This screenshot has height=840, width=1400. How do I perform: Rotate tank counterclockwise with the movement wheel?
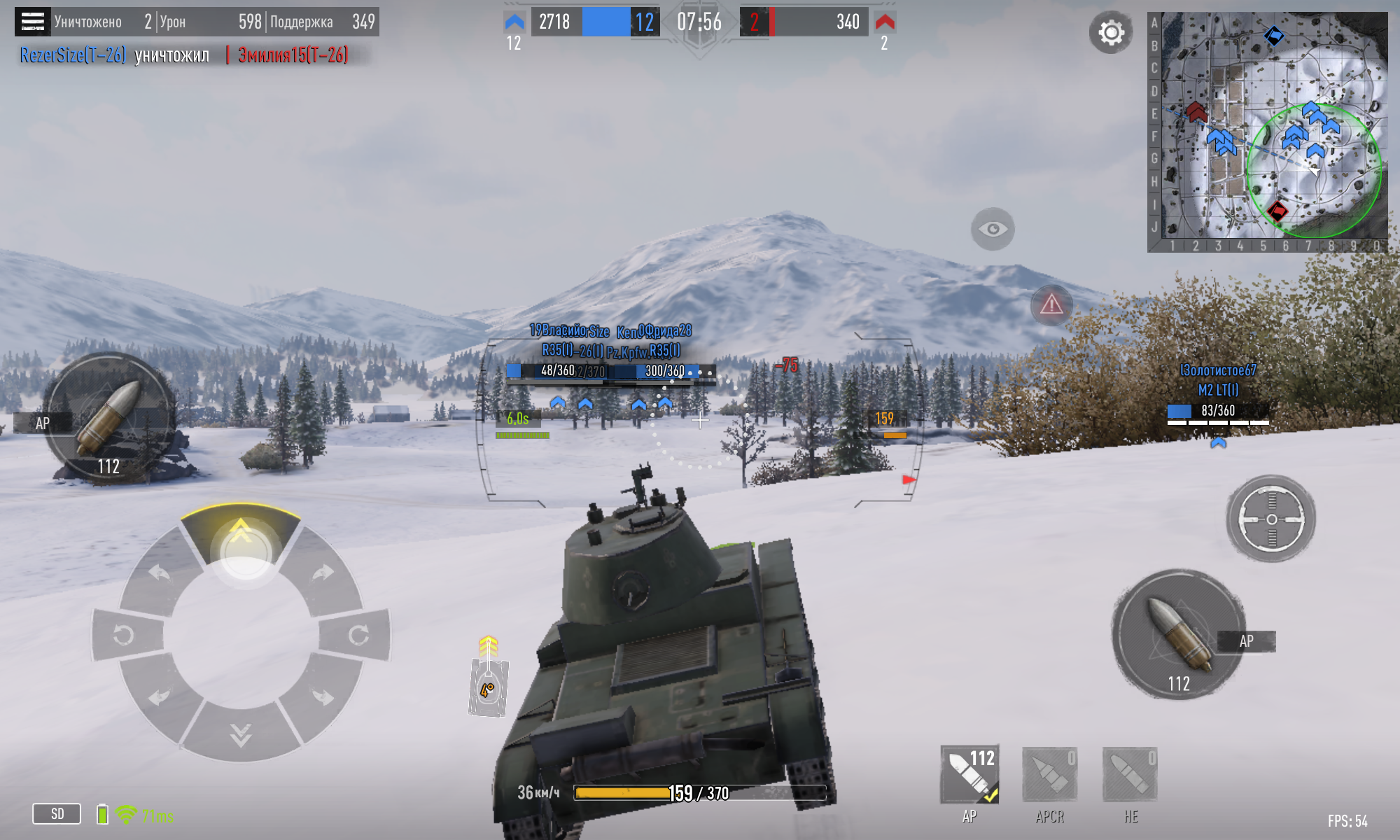(124, 635)
